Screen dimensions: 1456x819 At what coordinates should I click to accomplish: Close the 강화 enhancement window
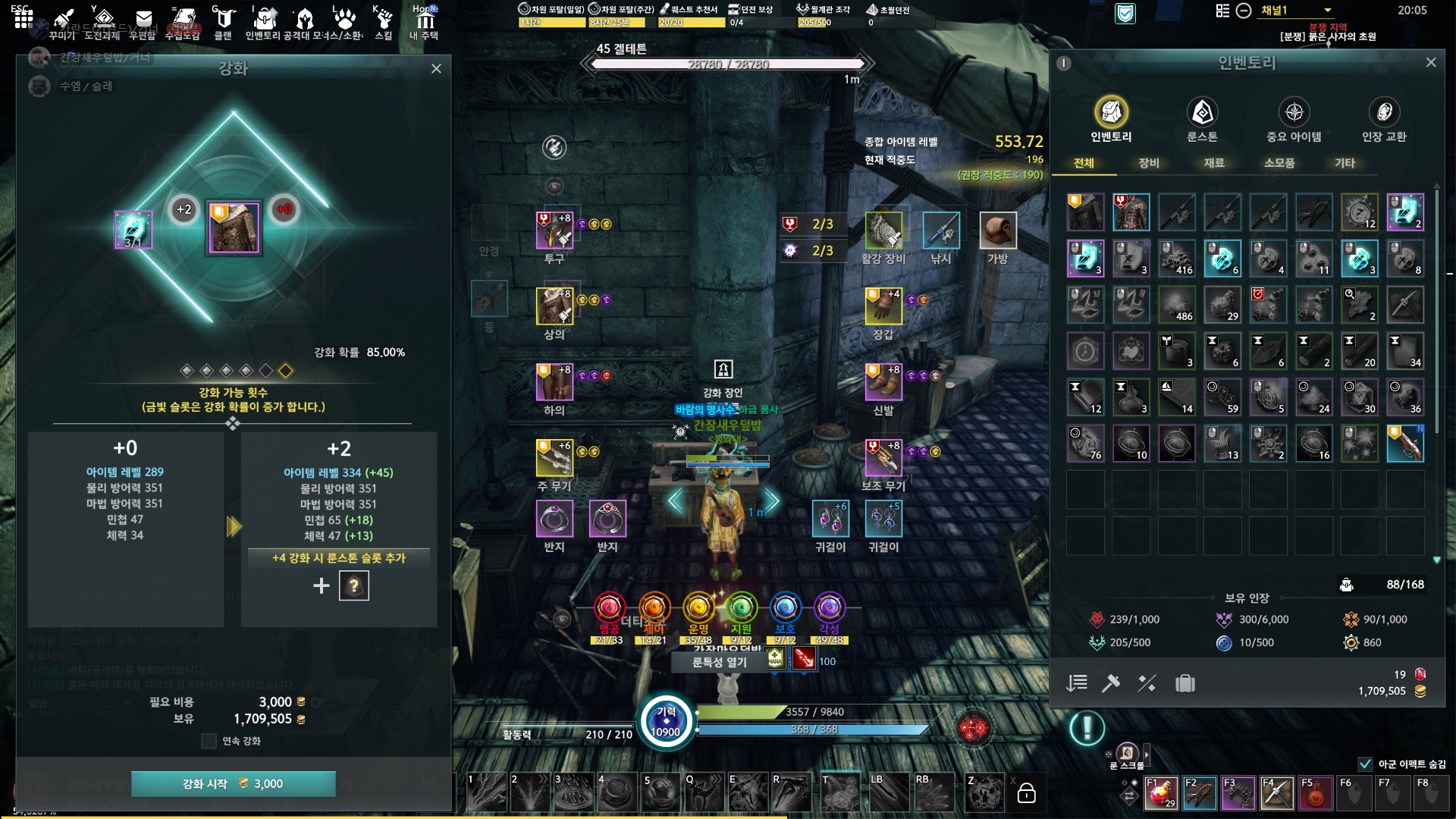[436, 69]
